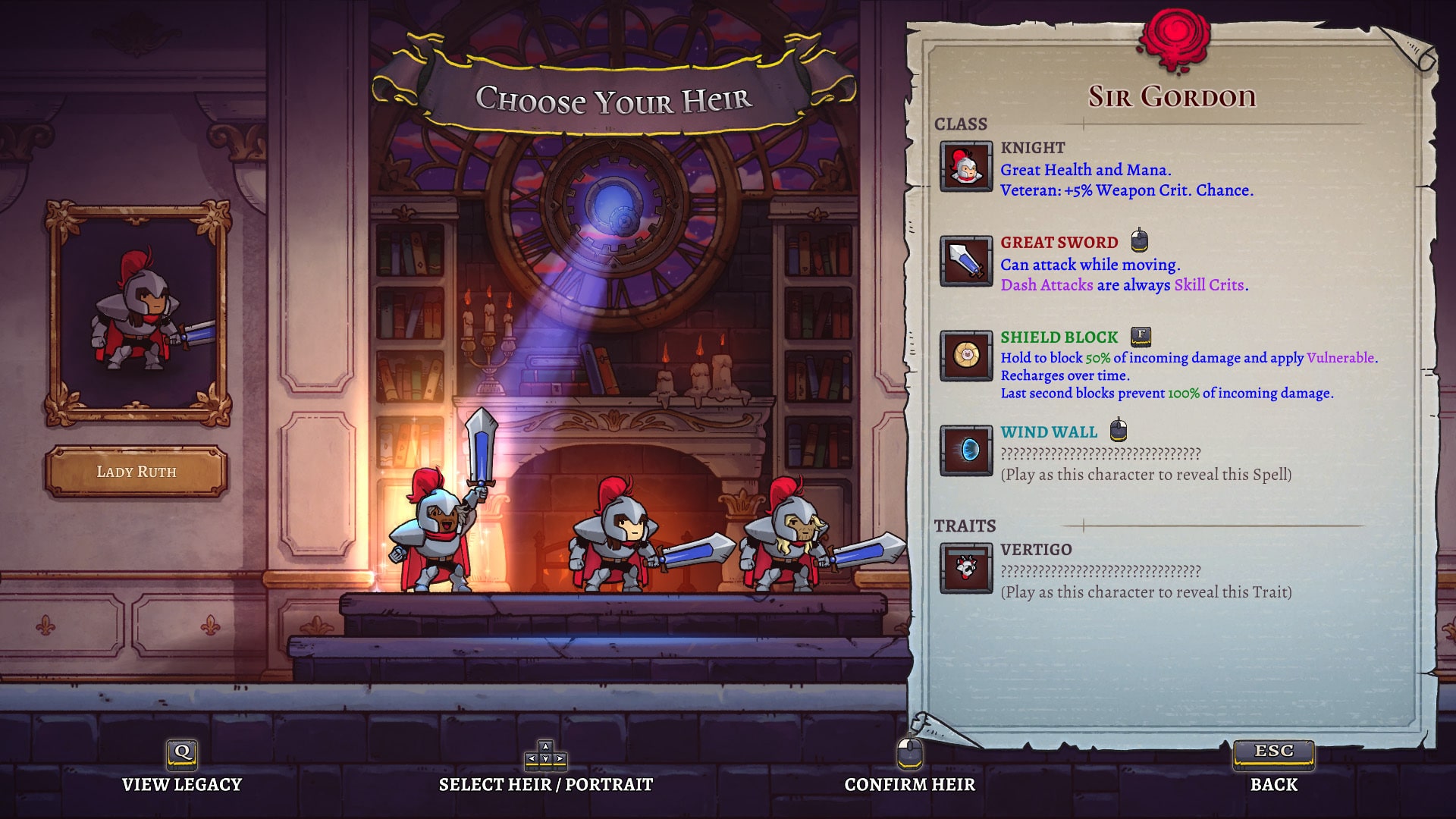Choose the blonde-haired knight heir
The width and height of the screenshot is (1456, 819).
click(x=789, y=540)
